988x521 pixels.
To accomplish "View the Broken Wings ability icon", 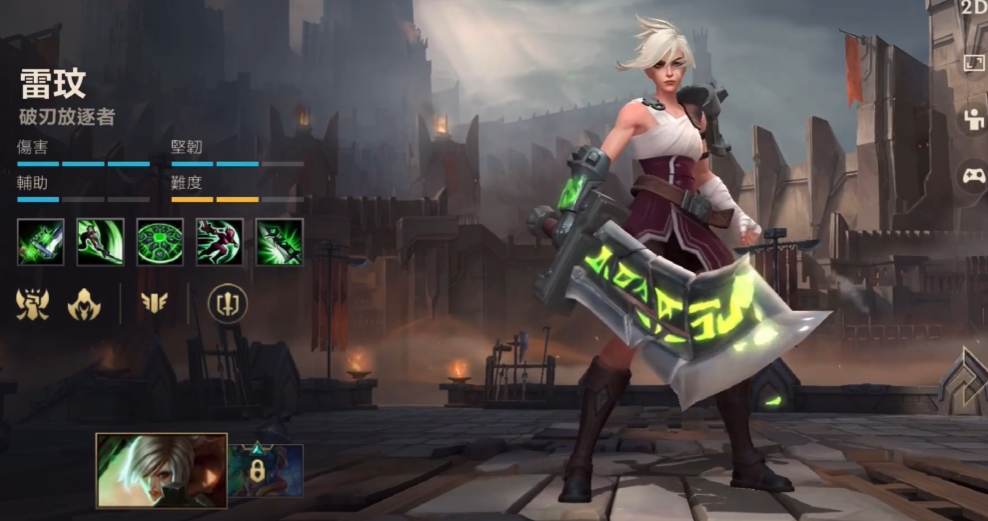I will coord(100,242).
